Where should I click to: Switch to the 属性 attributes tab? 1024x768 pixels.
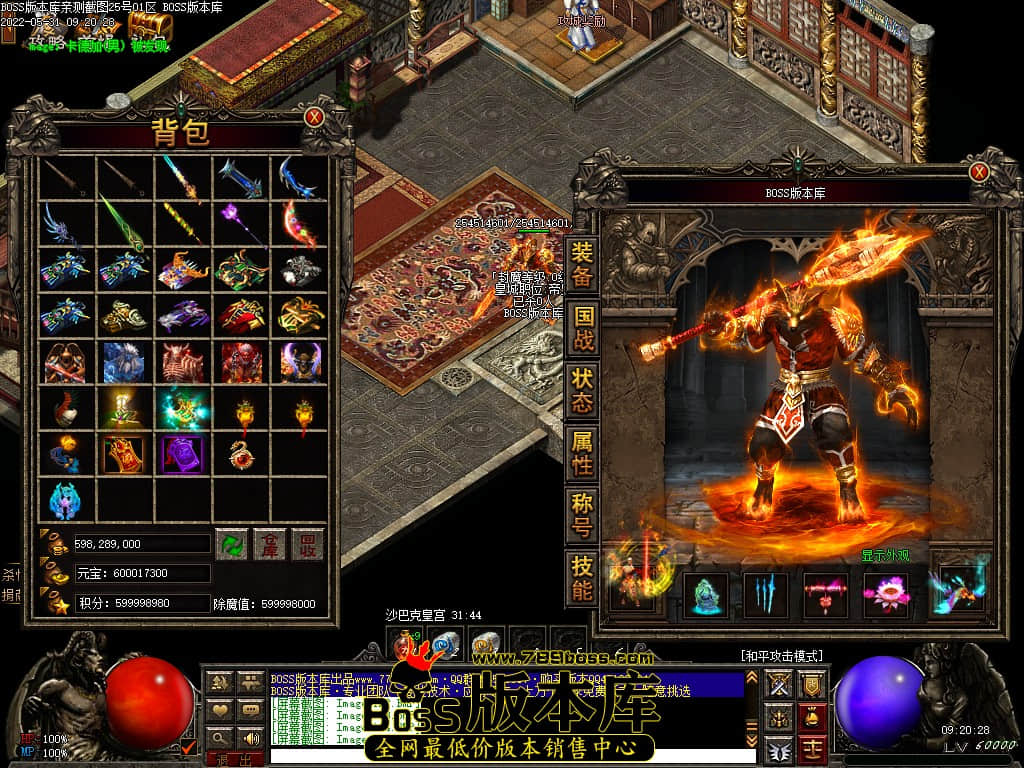pos(582,452)
